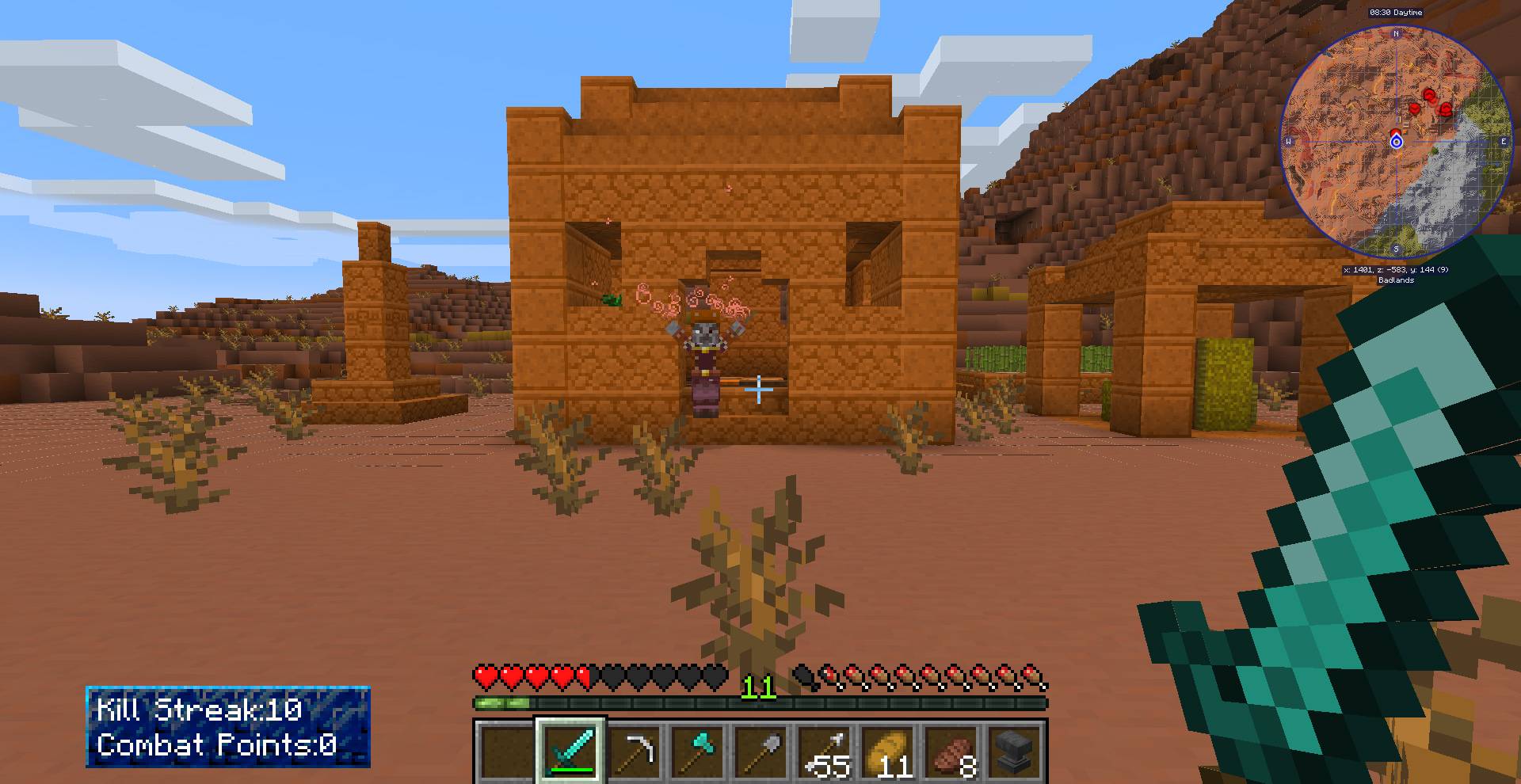Click the empty first hotbar slot
Screen dimensions: 1521x784
505,748
